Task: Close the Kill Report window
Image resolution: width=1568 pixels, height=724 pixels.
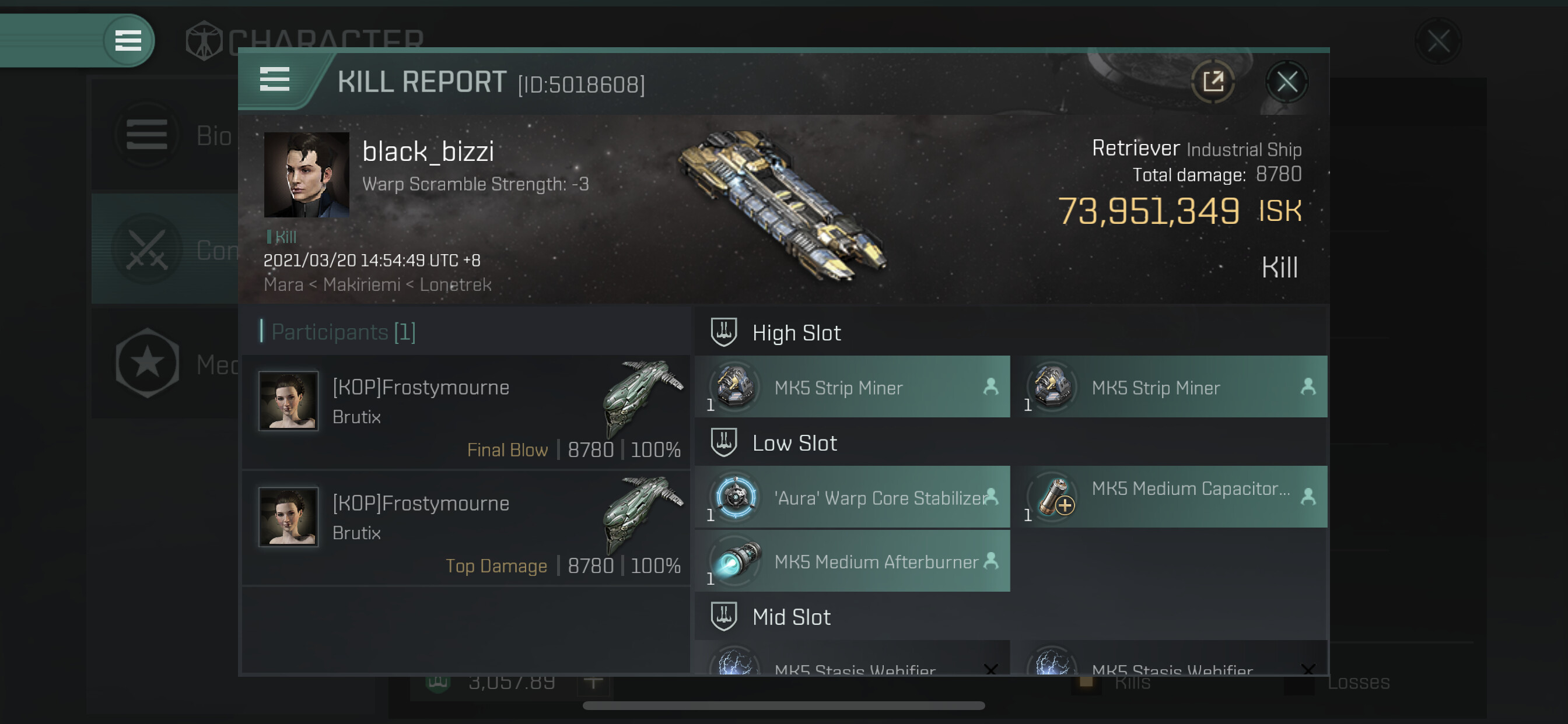Action: tap(1286, 82)
